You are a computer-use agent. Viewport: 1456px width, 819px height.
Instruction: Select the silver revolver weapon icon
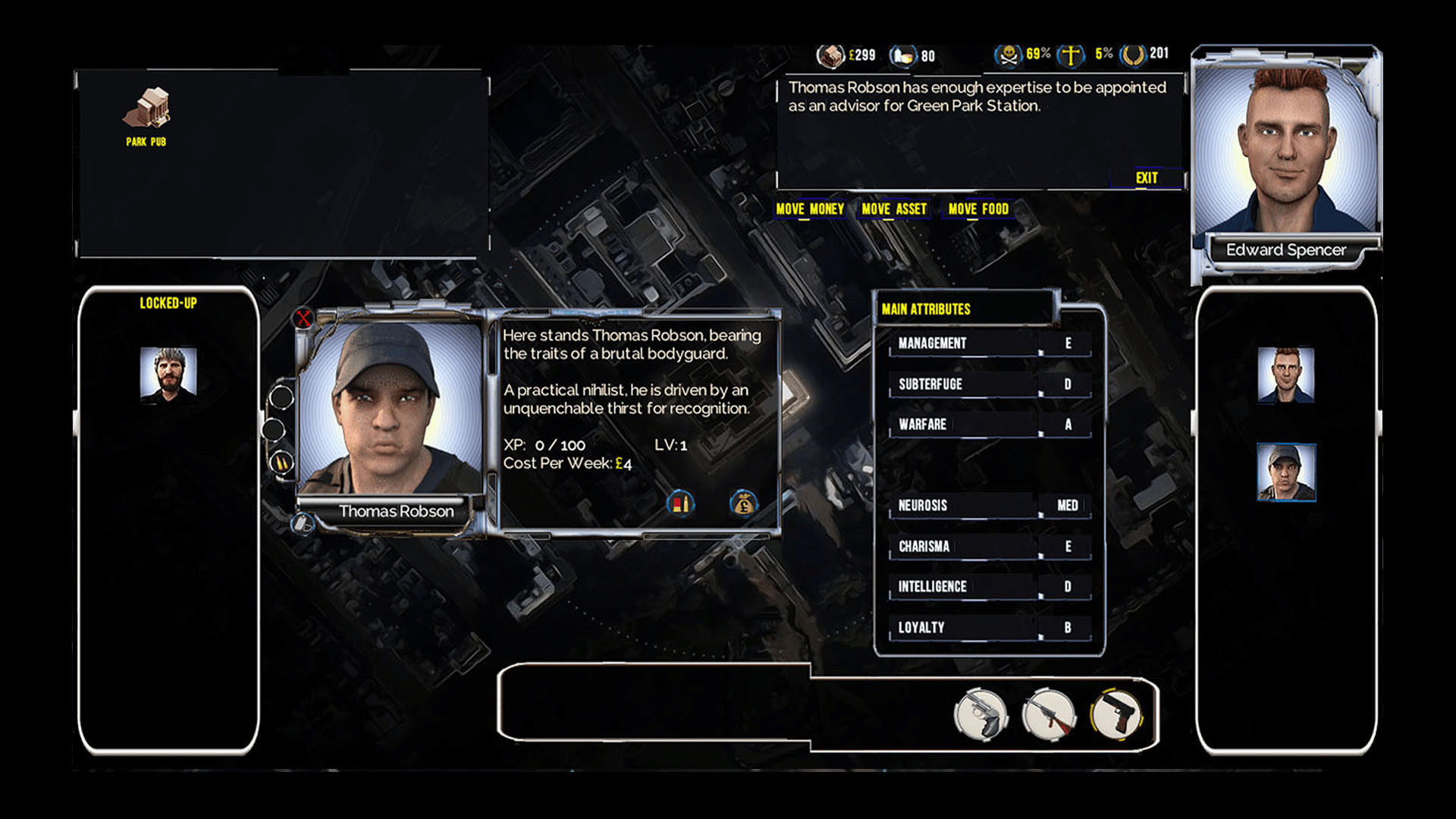(981, 715)
